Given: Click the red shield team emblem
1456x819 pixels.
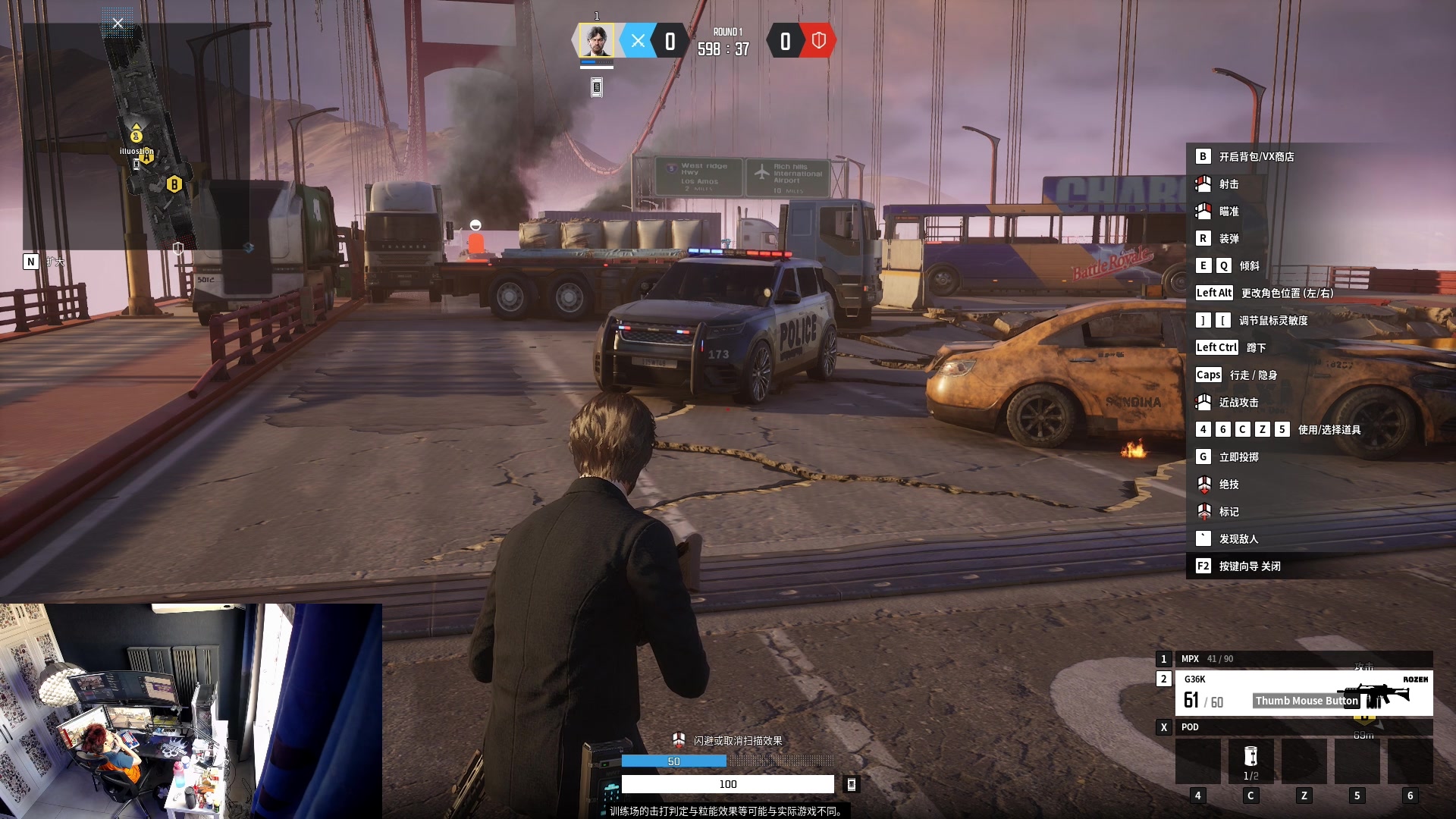Looking at the screenshot, I should (818, 41).
